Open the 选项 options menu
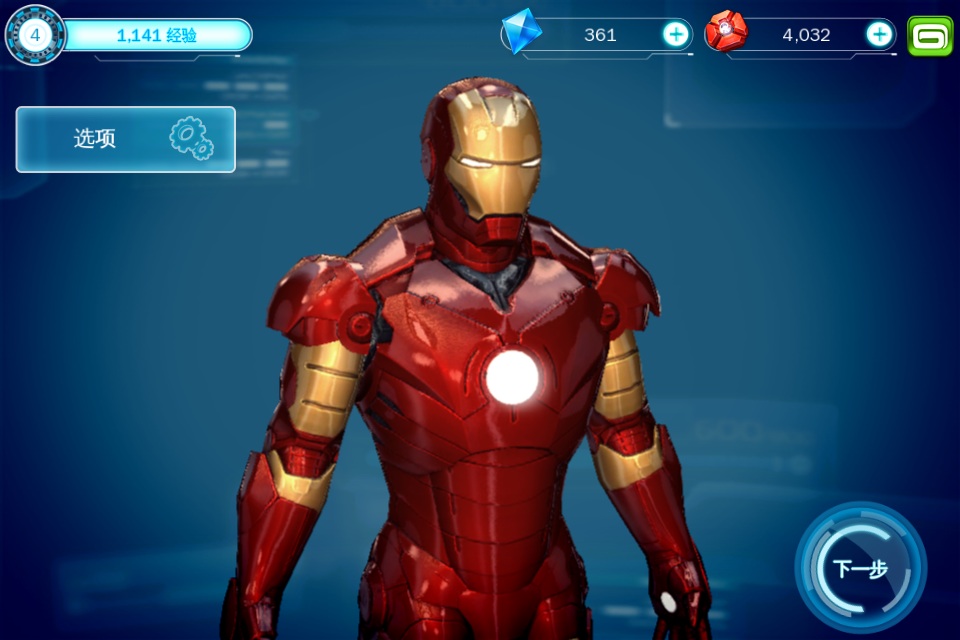The height and width of the screenshot is (640, 960). point(126,139)
